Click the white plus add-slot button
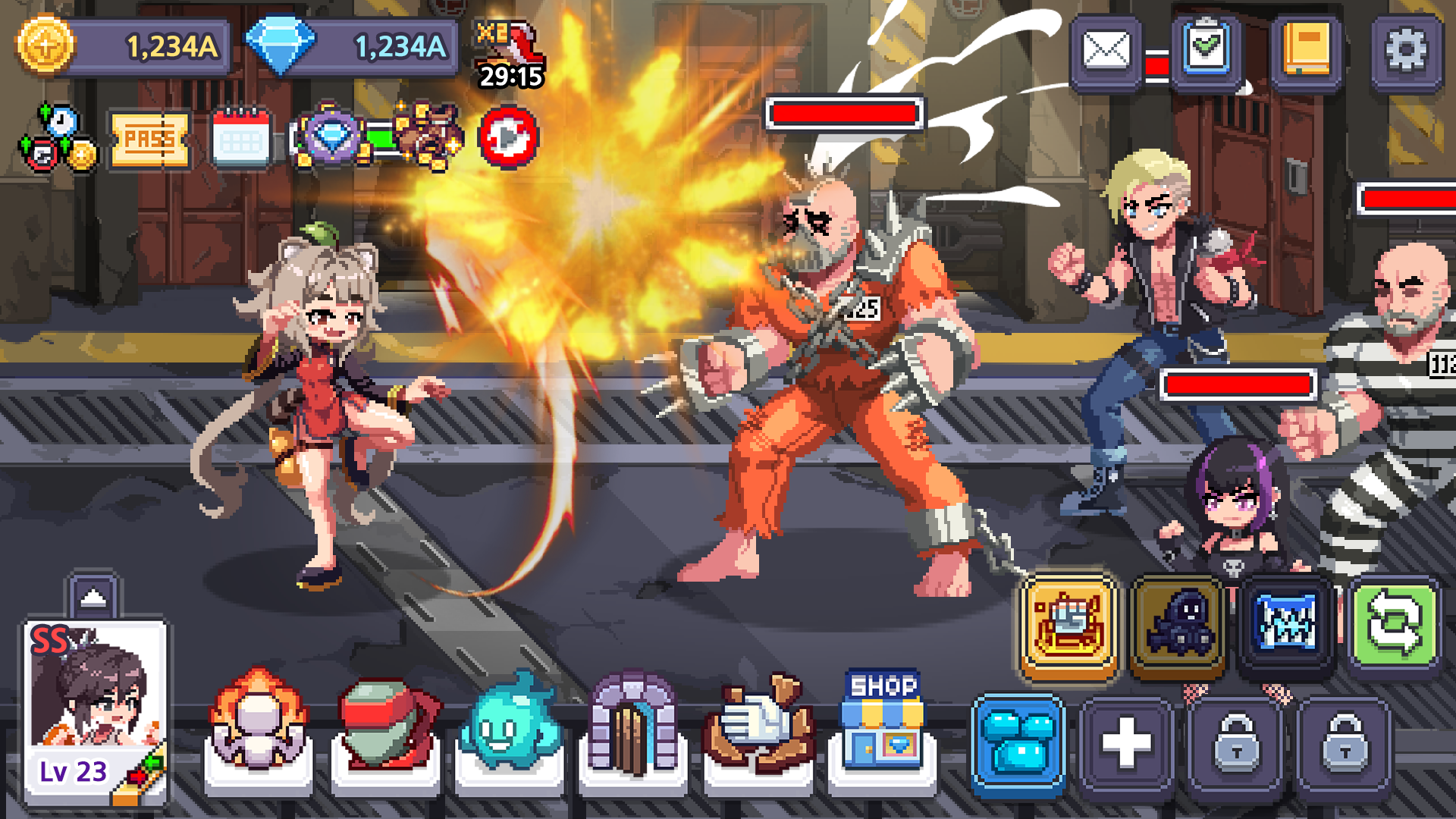 (x=1126, y=743)
